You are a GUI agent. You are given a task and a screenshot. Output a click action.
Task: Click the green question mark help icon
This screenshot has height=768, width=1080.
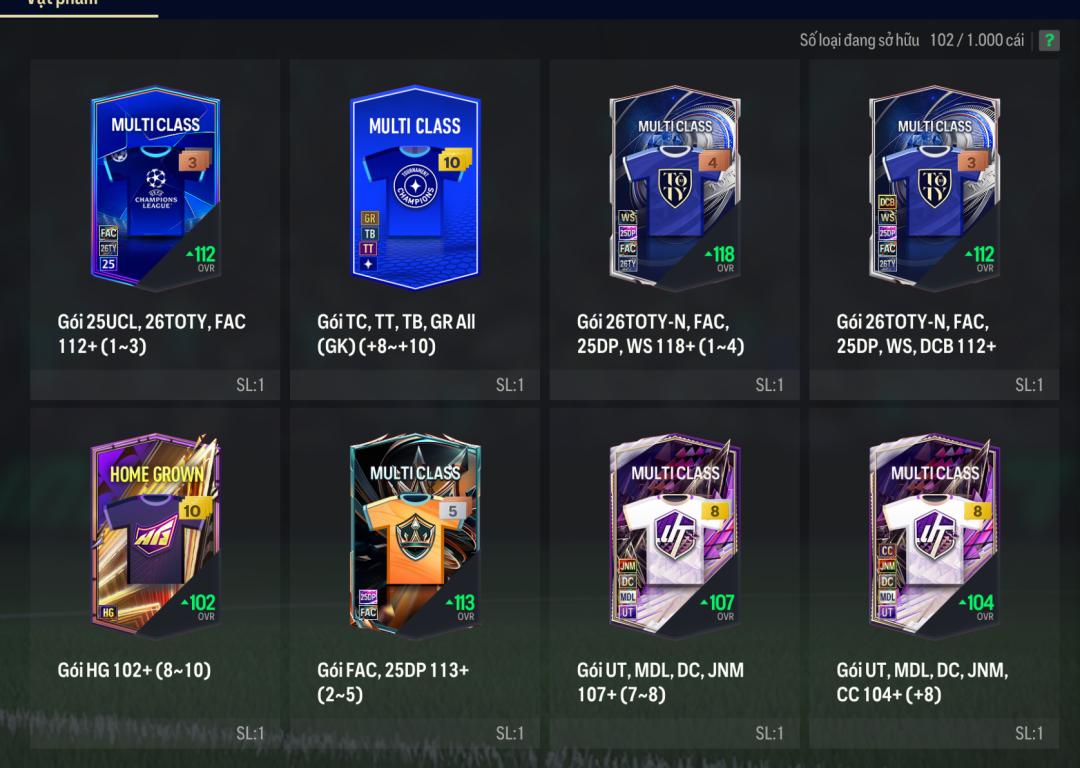tap(1049, 40)
